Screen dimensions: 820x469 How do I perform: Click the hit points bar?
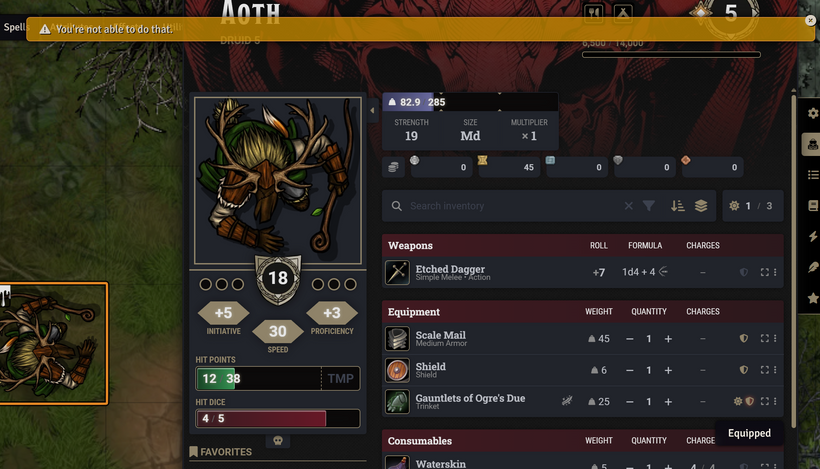(258, 379)
